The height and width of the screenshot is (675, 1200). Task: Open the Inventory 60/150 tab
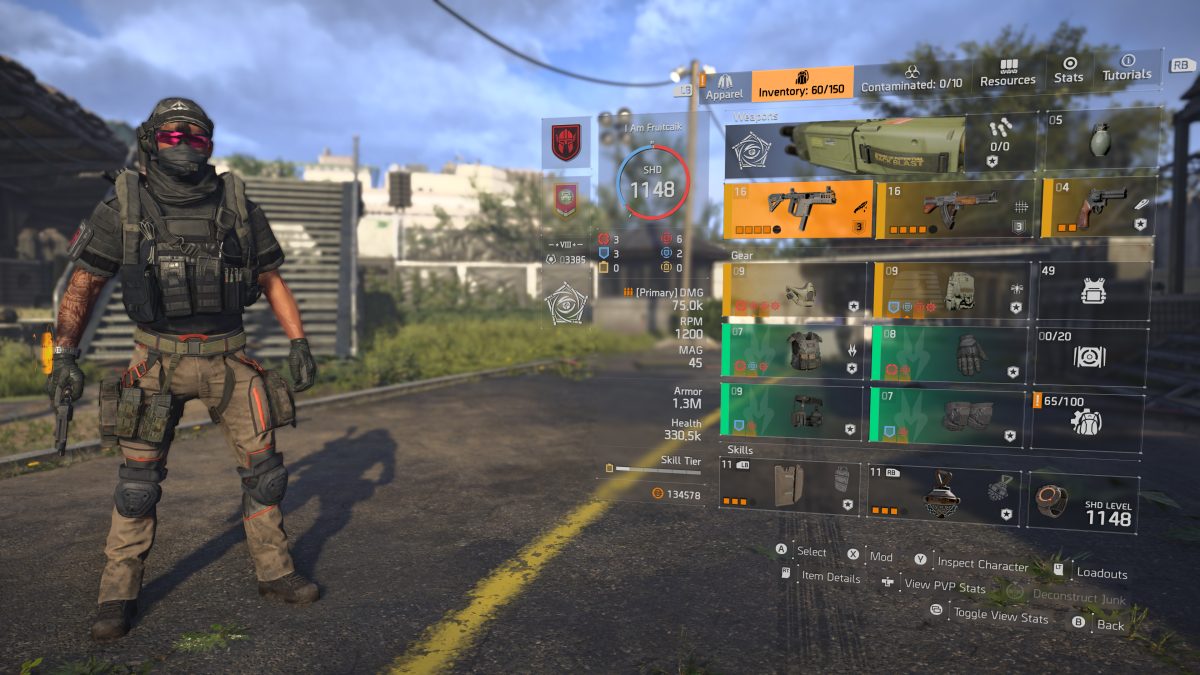pyautogui.click(x=802, y=85)
